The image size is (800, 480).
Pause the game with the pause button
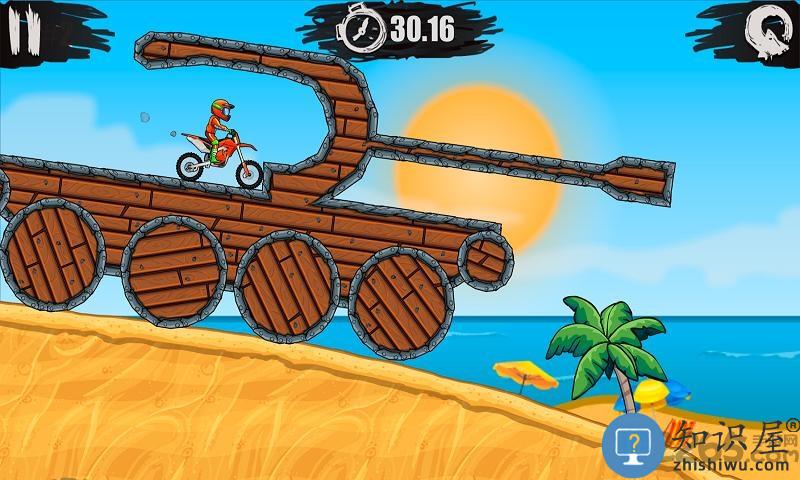click(x=22, y=29)
